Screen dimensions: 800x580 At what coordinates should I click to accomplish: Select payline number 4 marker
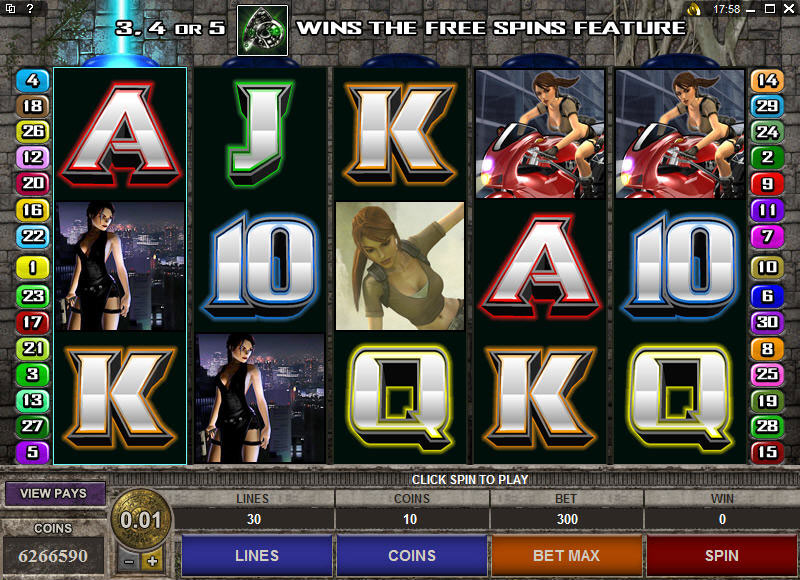point(33,81)
